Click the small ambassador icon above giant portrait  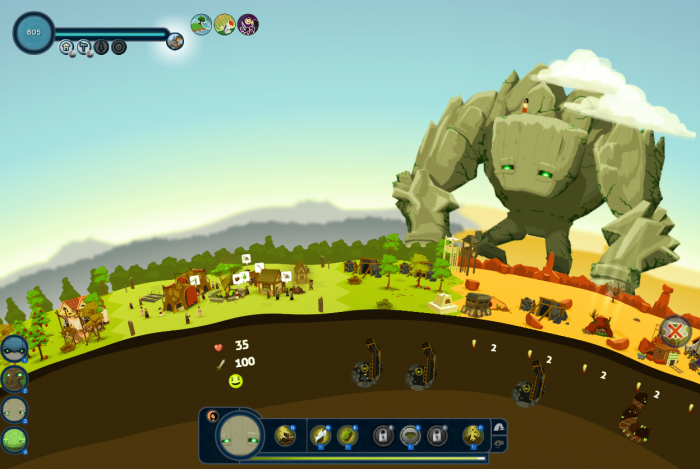212,414
